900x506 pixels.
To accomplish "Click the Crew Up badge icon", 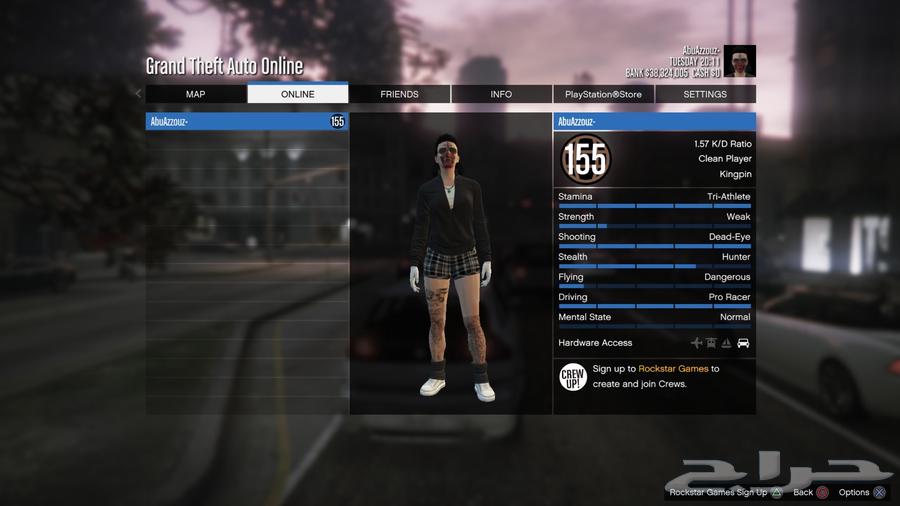I will click(573, 376).
